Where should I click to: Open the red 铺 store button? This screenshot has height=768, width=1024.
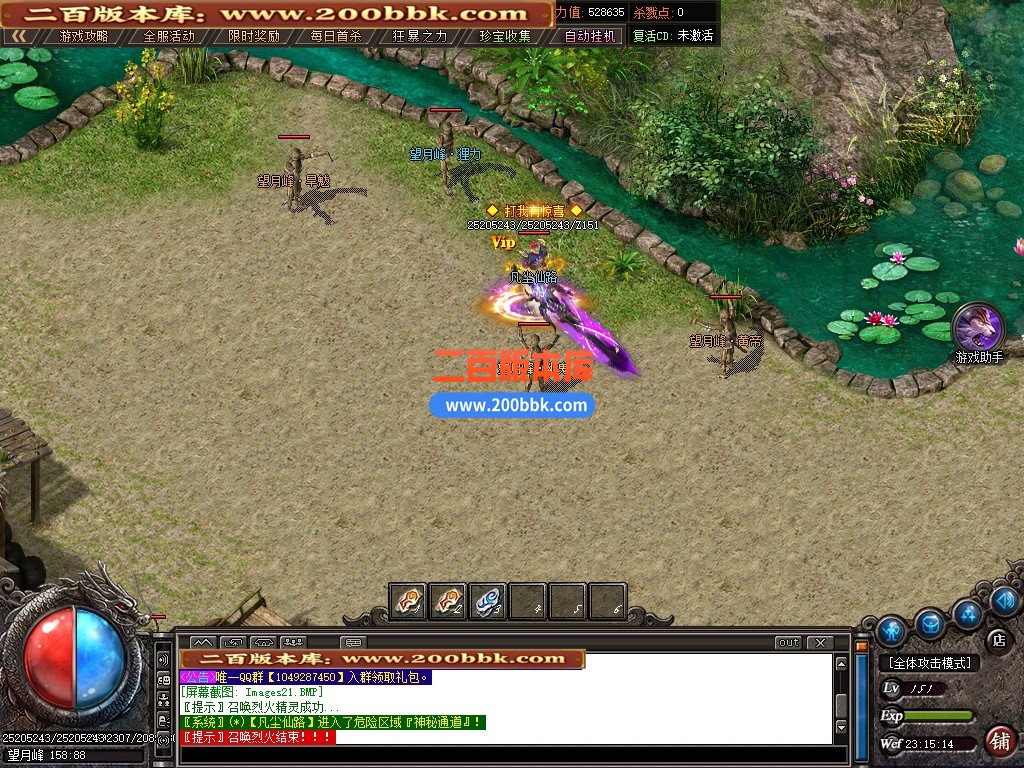point(998,741)
